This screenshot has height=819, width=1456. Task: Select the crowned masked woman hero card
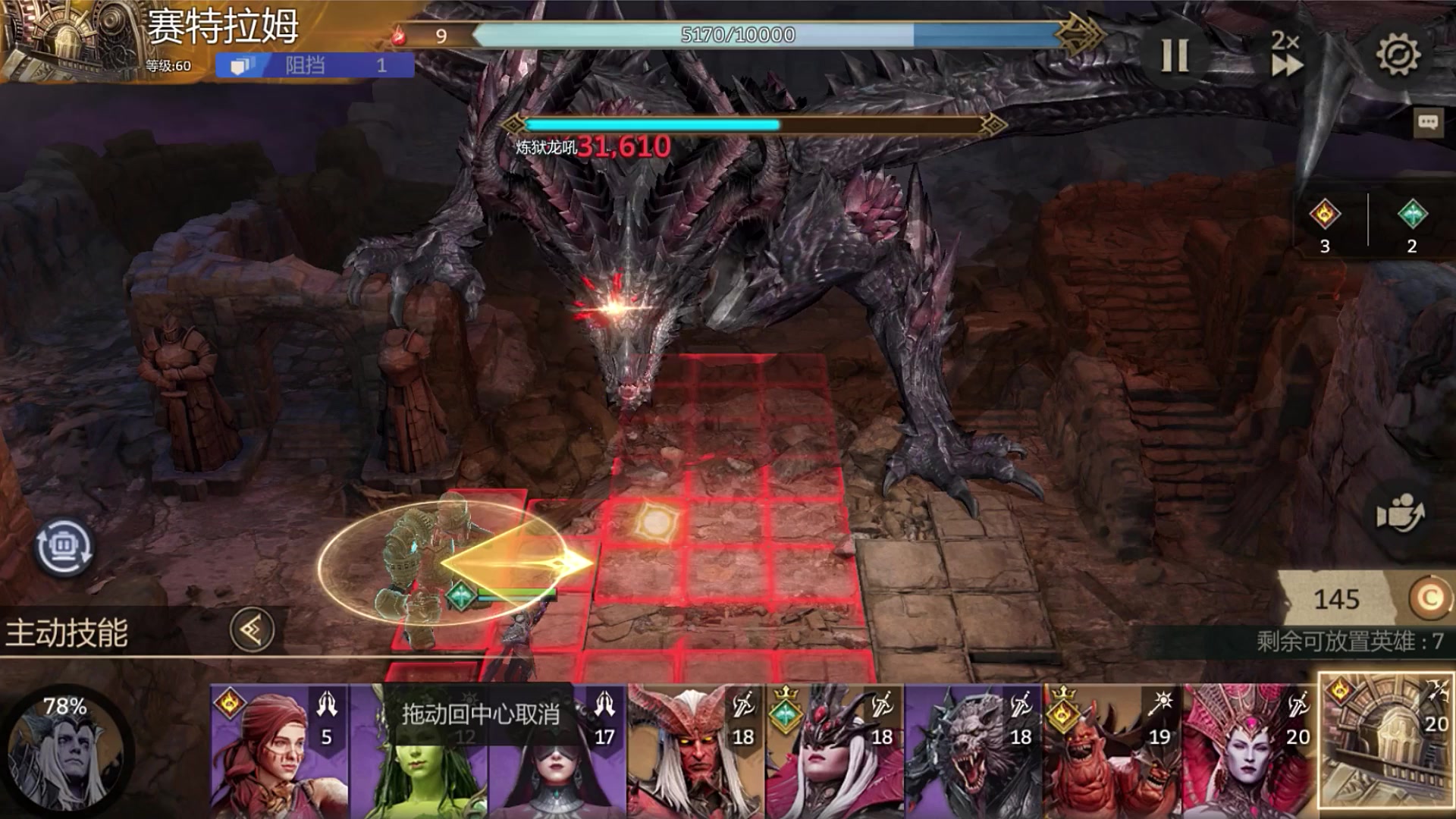click(834, 751)
